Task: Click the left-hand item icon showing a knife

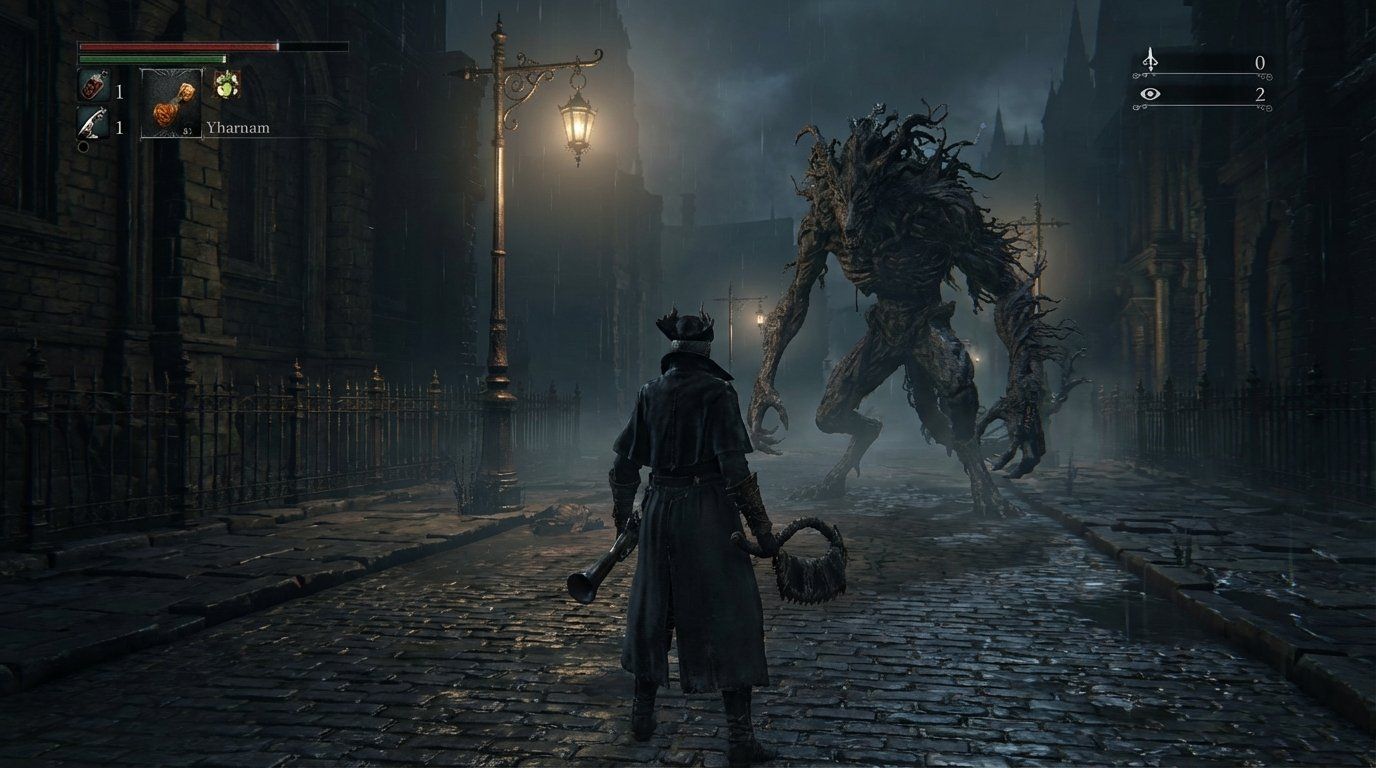Action: coord(92,122)
